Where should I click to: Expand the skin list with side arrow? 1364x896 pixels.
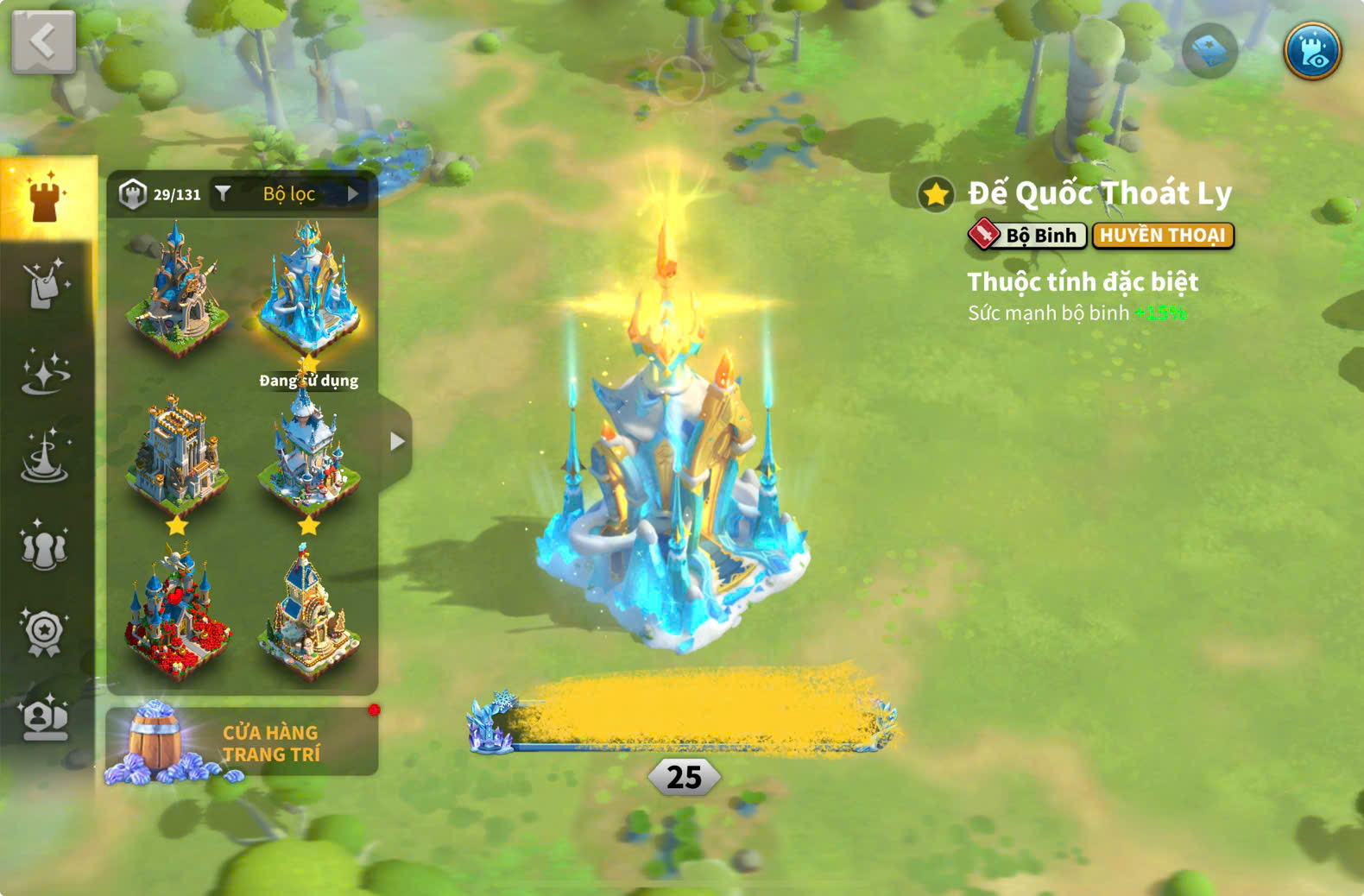point(396,442)
